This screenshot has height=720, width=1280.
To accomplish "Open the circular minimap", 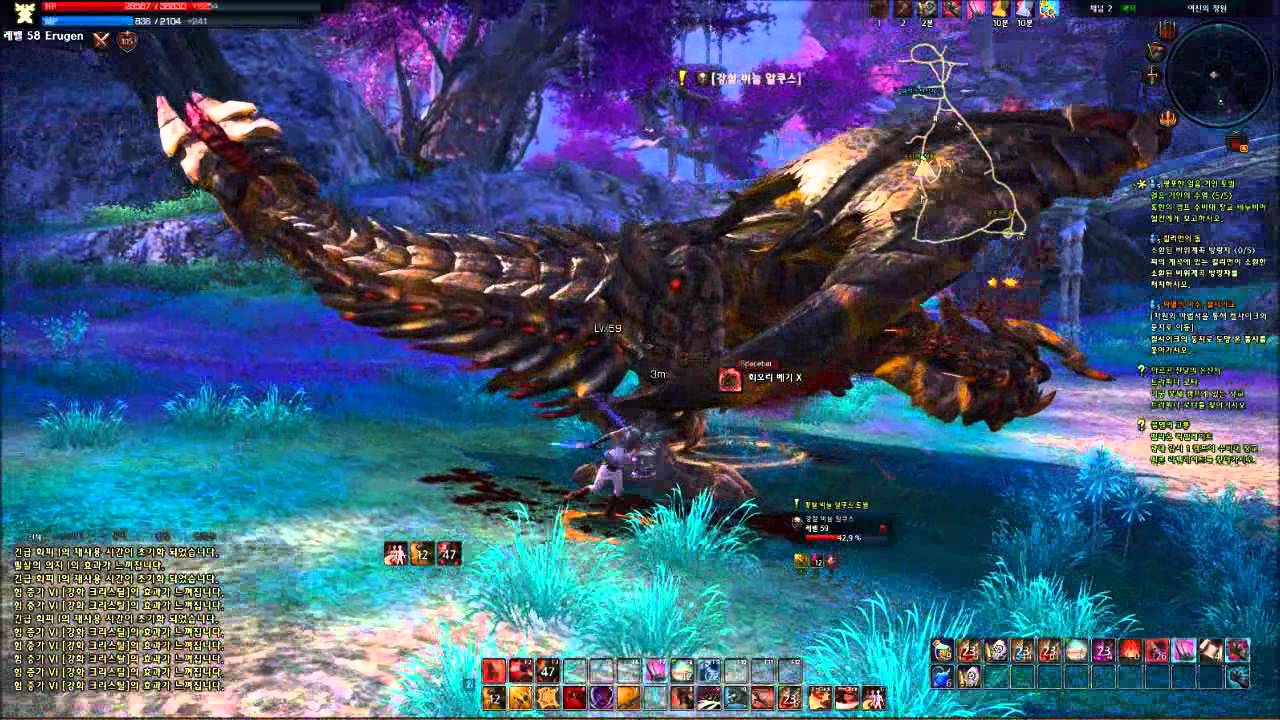I will coord(1218,73).
